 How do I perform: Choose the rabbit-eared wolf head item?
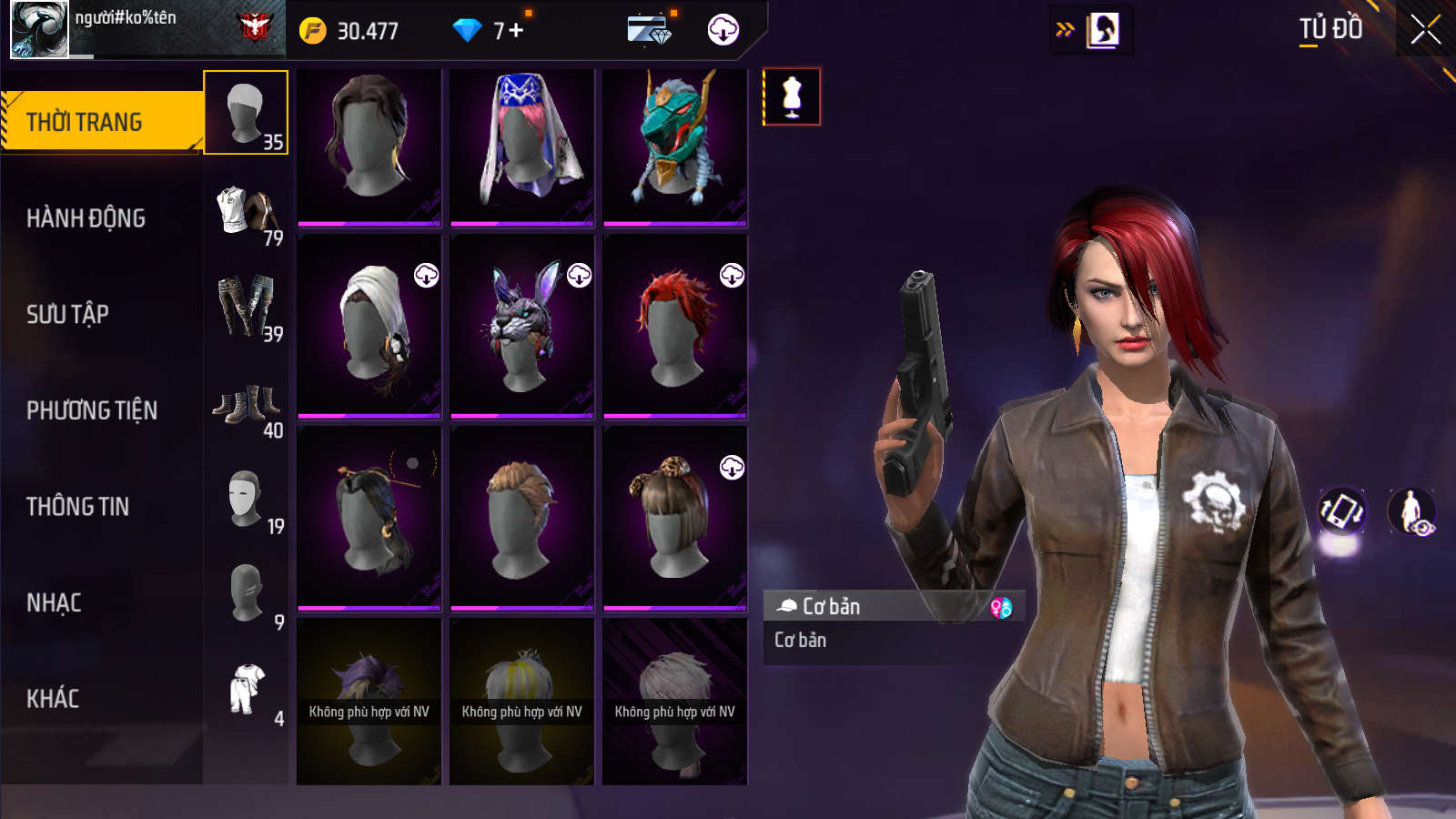(521, 327)
